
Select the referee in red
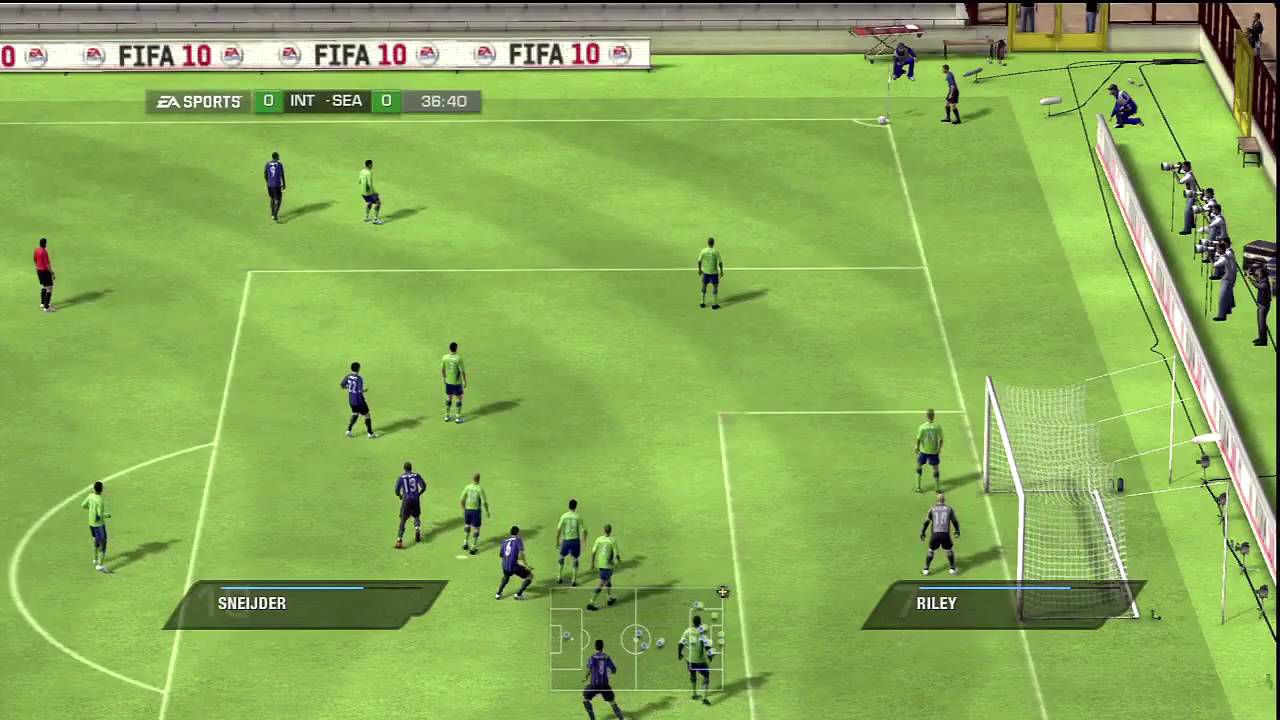[42, 270]
